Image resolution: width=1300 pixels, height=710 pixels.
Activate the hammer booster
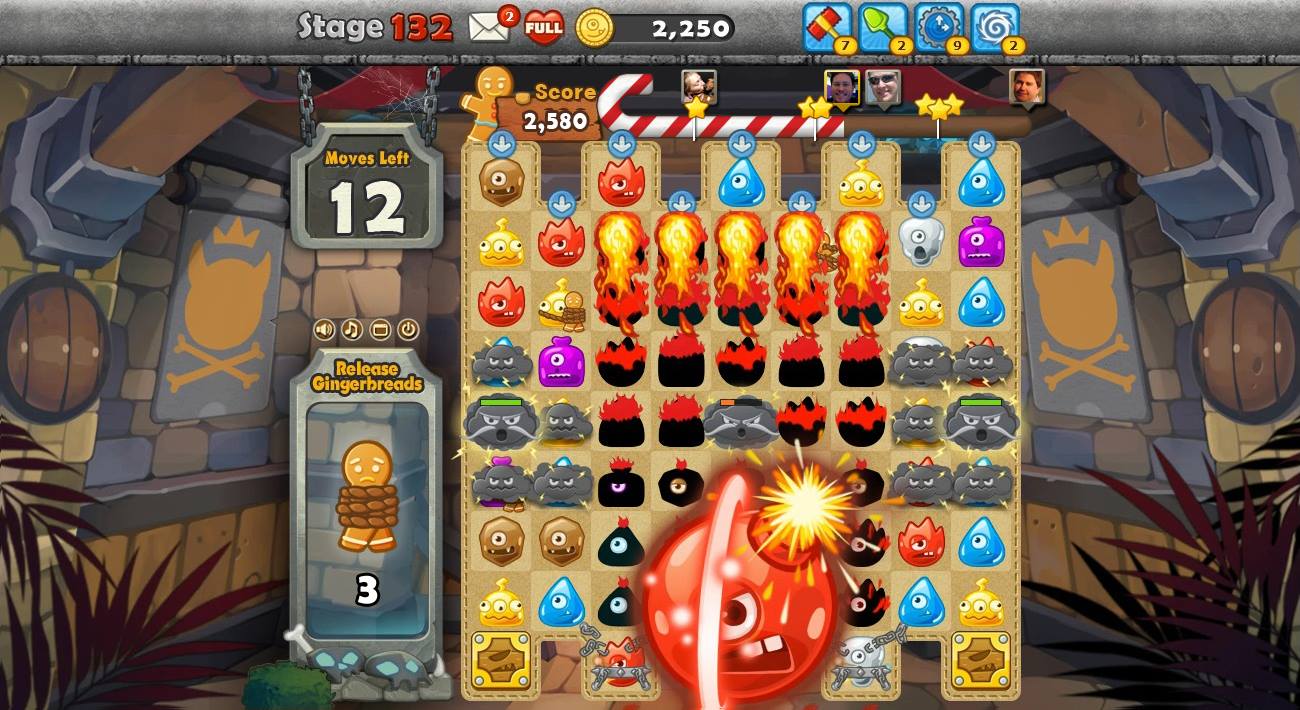pyautogui.click(x=826, y=26)
